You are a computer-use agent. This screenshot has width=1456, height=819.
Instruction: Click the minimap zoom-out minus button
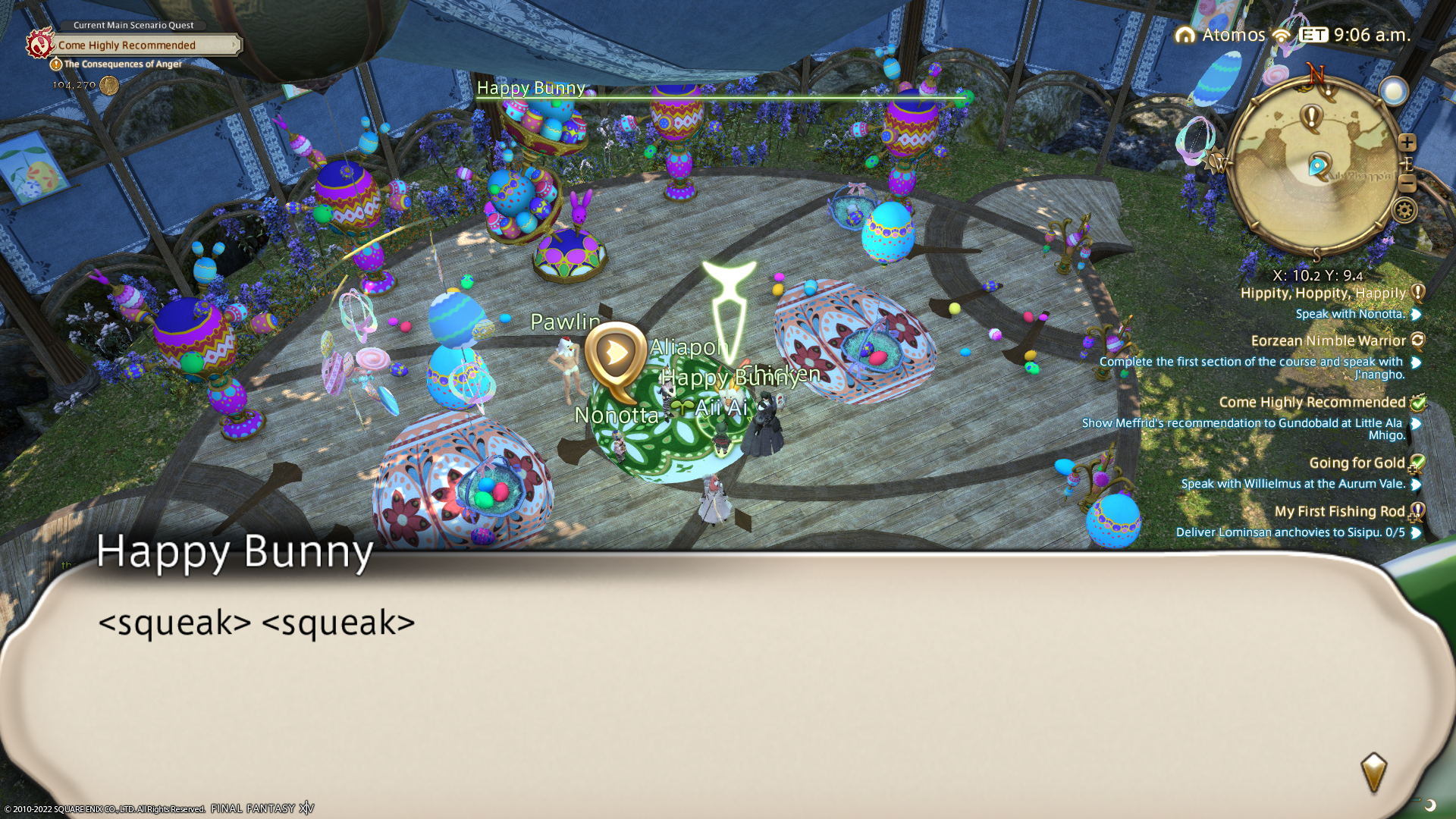[1407, 183]
